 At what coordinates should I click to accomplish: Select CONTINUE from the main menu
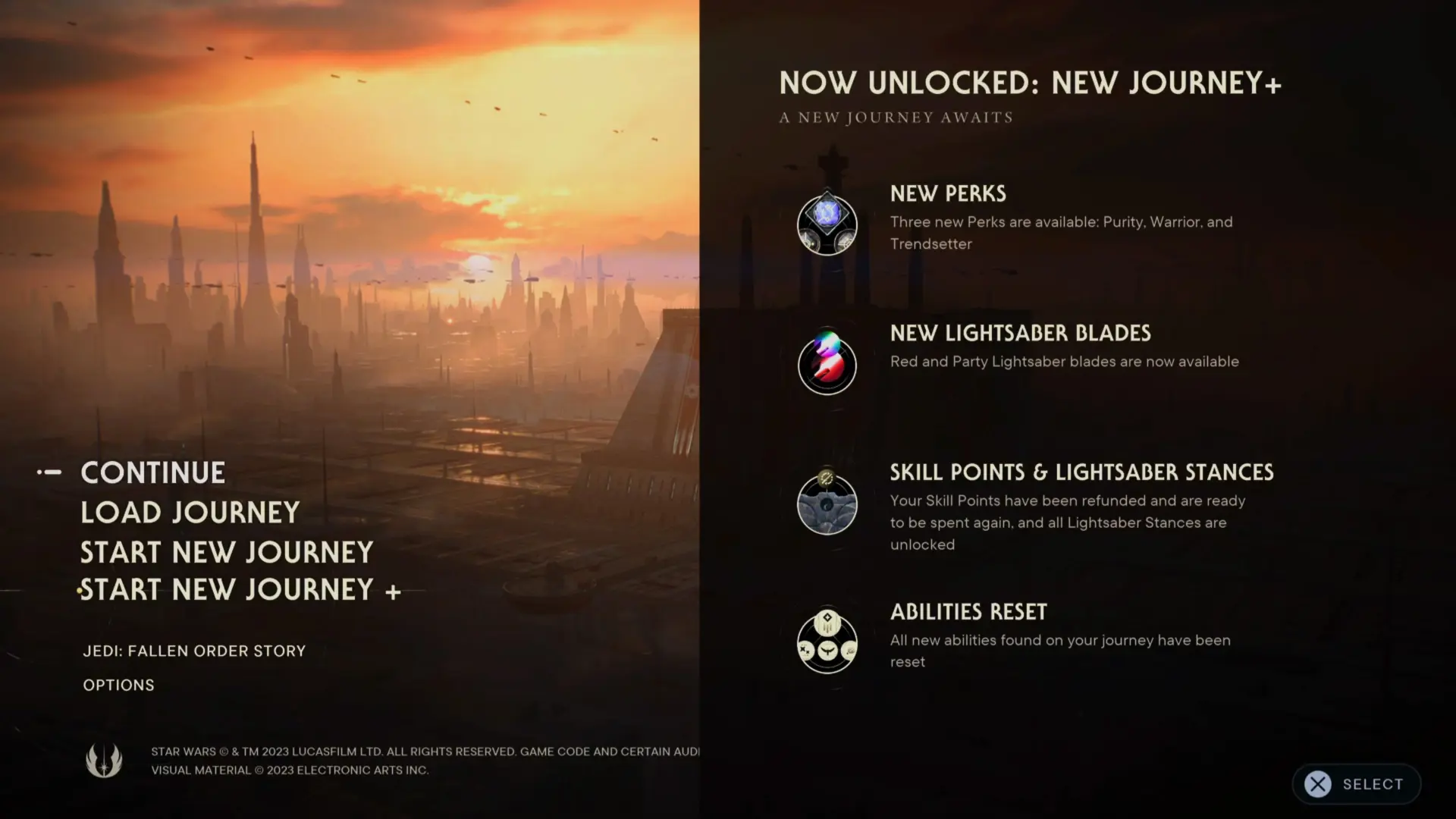[x=152, y=472]
